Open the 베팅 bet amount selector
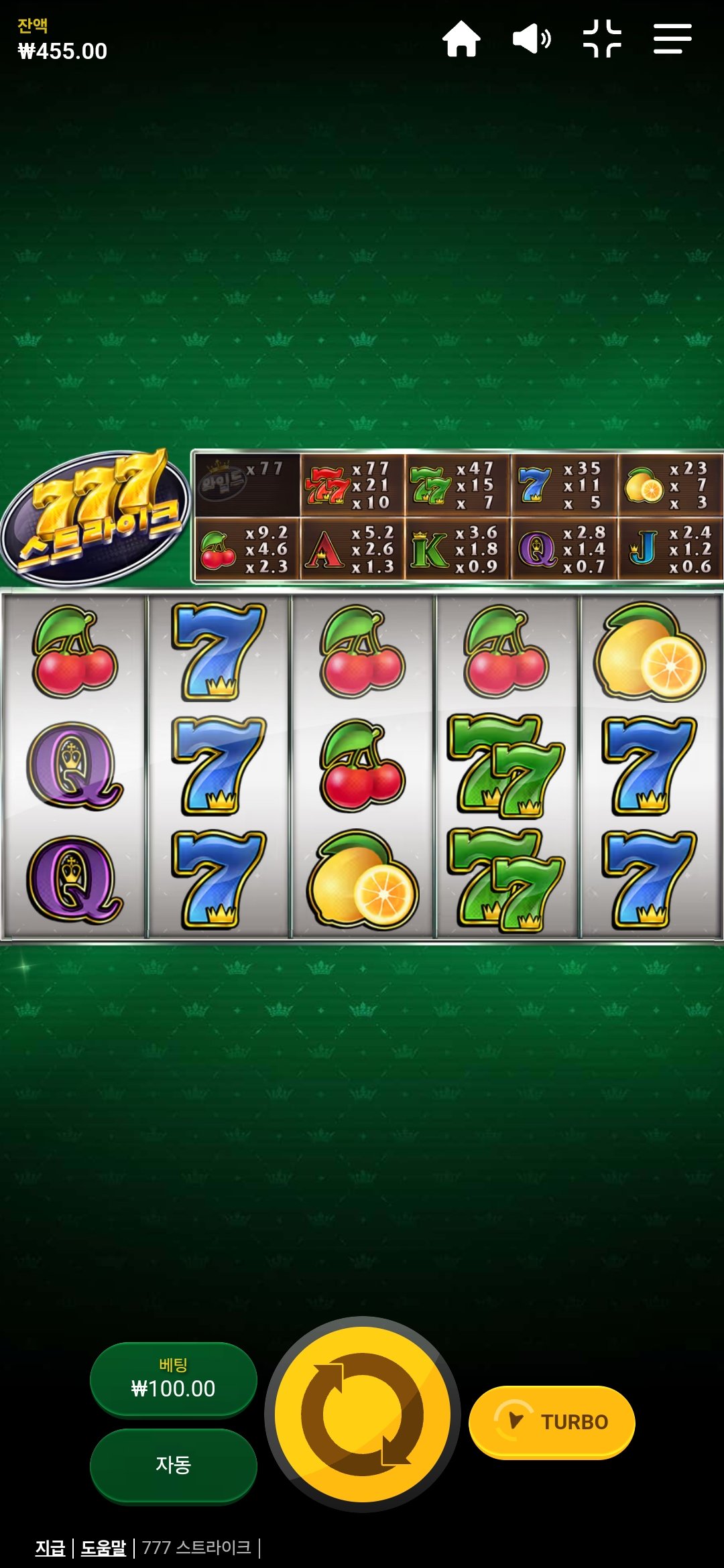The width and height of the screenshot is (724, 1568). click(x=174, y=1379)
